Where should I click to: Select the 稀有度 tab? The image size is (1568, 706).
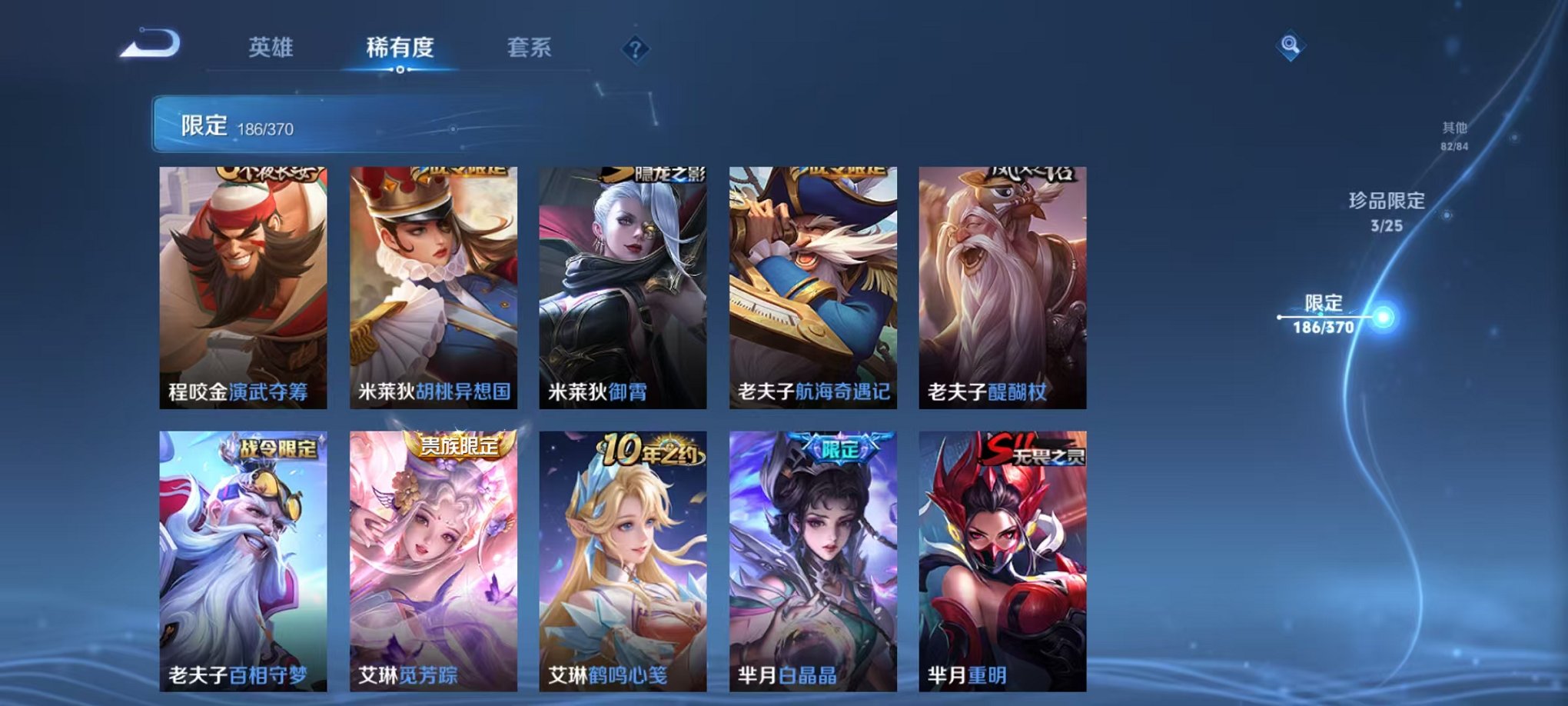coord(400,48)
